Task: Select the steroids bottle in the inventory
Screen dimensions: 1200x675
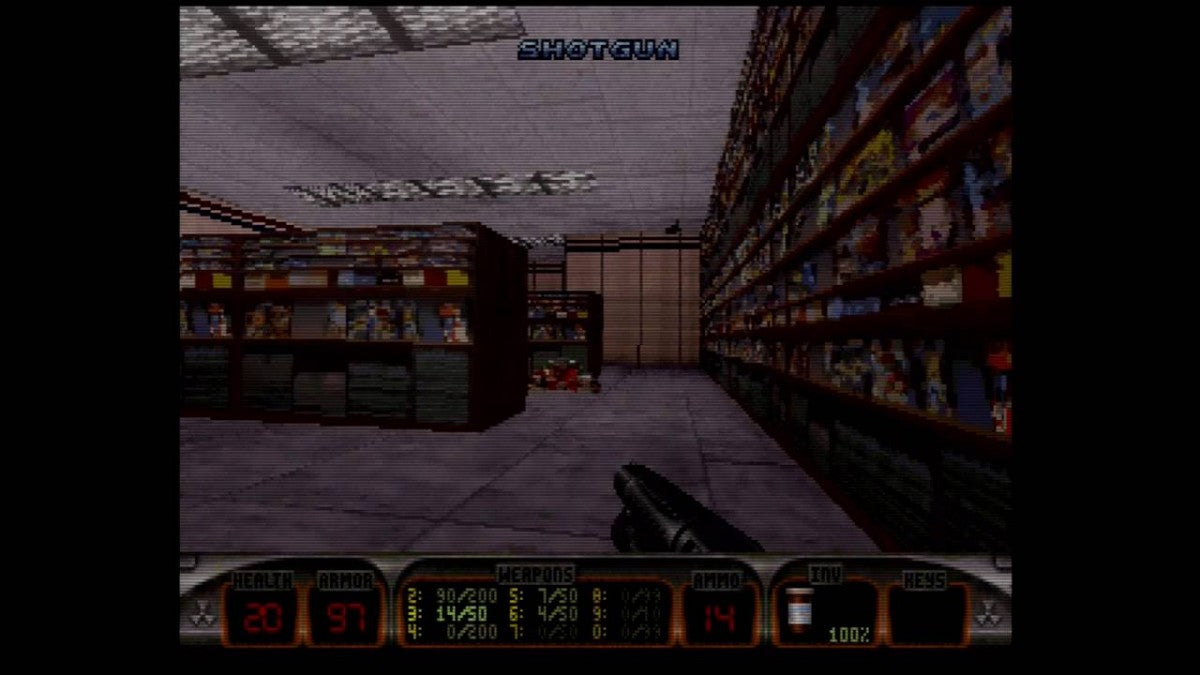Action: pyautogui.click(x=797, y=609)
